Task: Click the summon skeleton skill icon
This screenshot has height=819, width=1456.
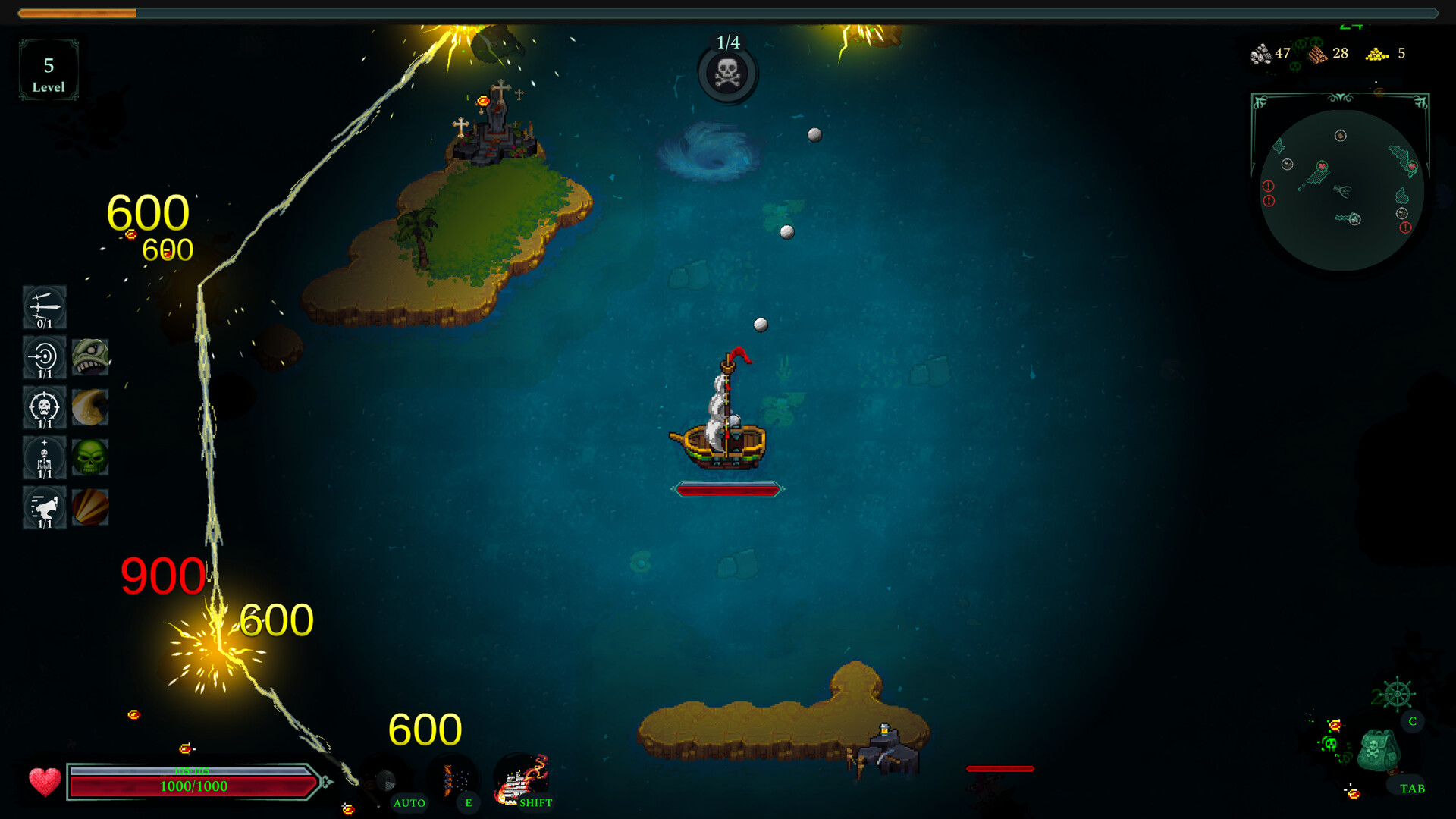Action: coord(43,457)
